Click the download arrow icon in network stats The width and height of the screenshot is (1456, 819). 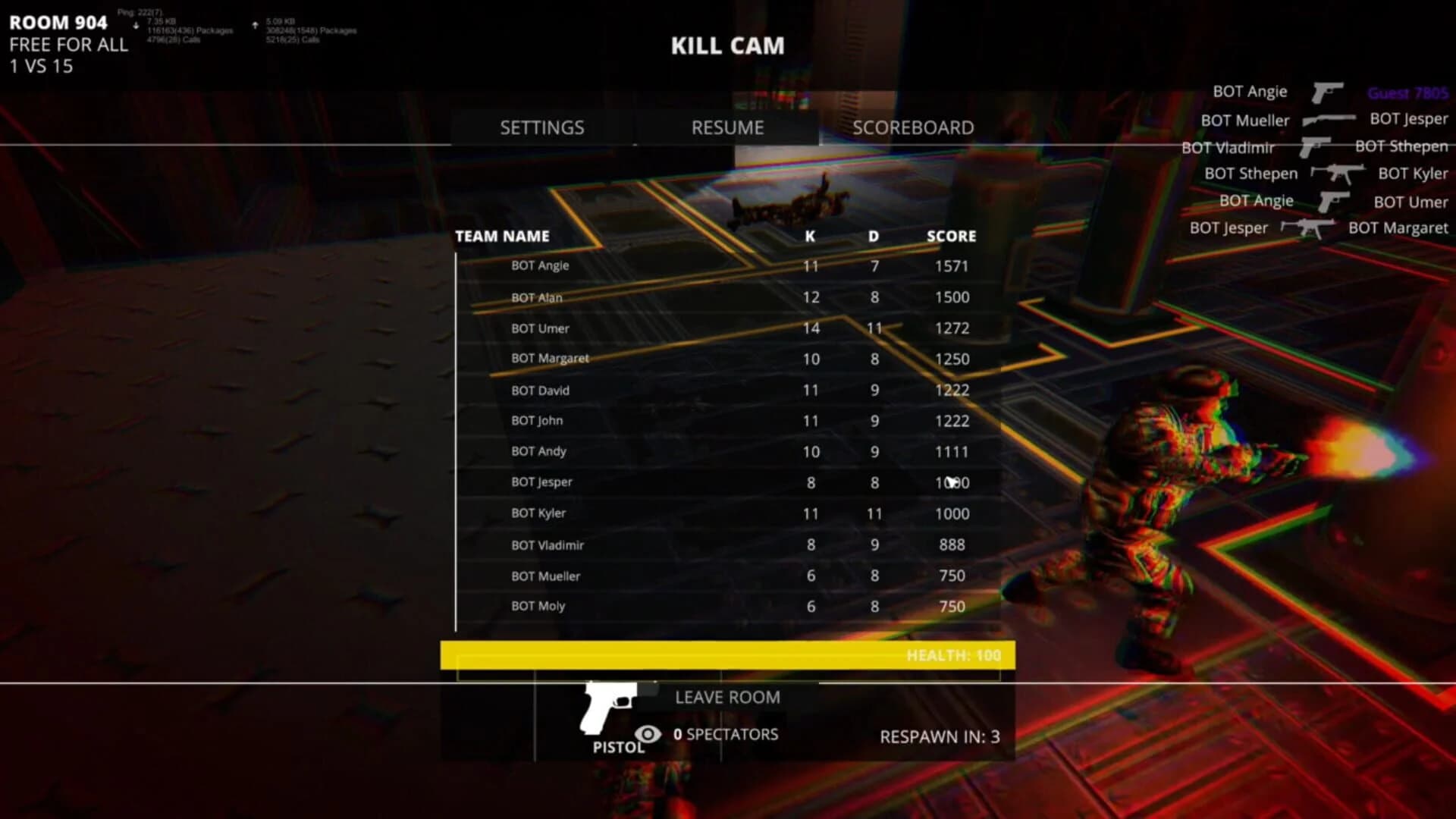point(136,24)
